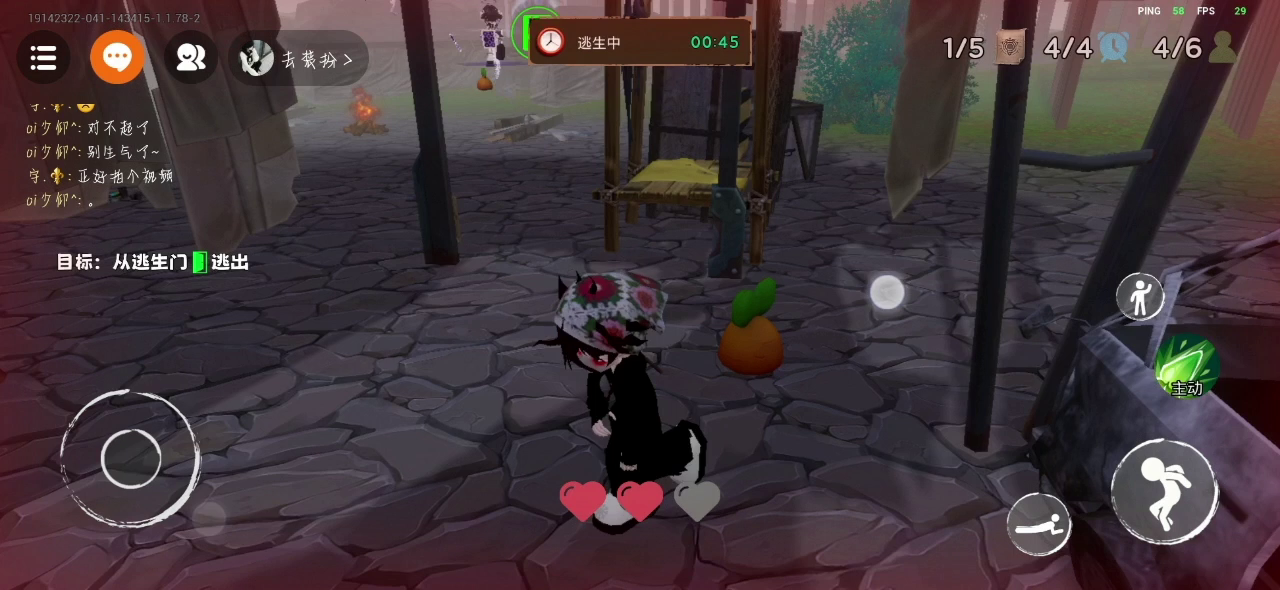Screen dimensions: 1280x590
Task: Touch the virtual movement joystick
Action: [131, 458]
